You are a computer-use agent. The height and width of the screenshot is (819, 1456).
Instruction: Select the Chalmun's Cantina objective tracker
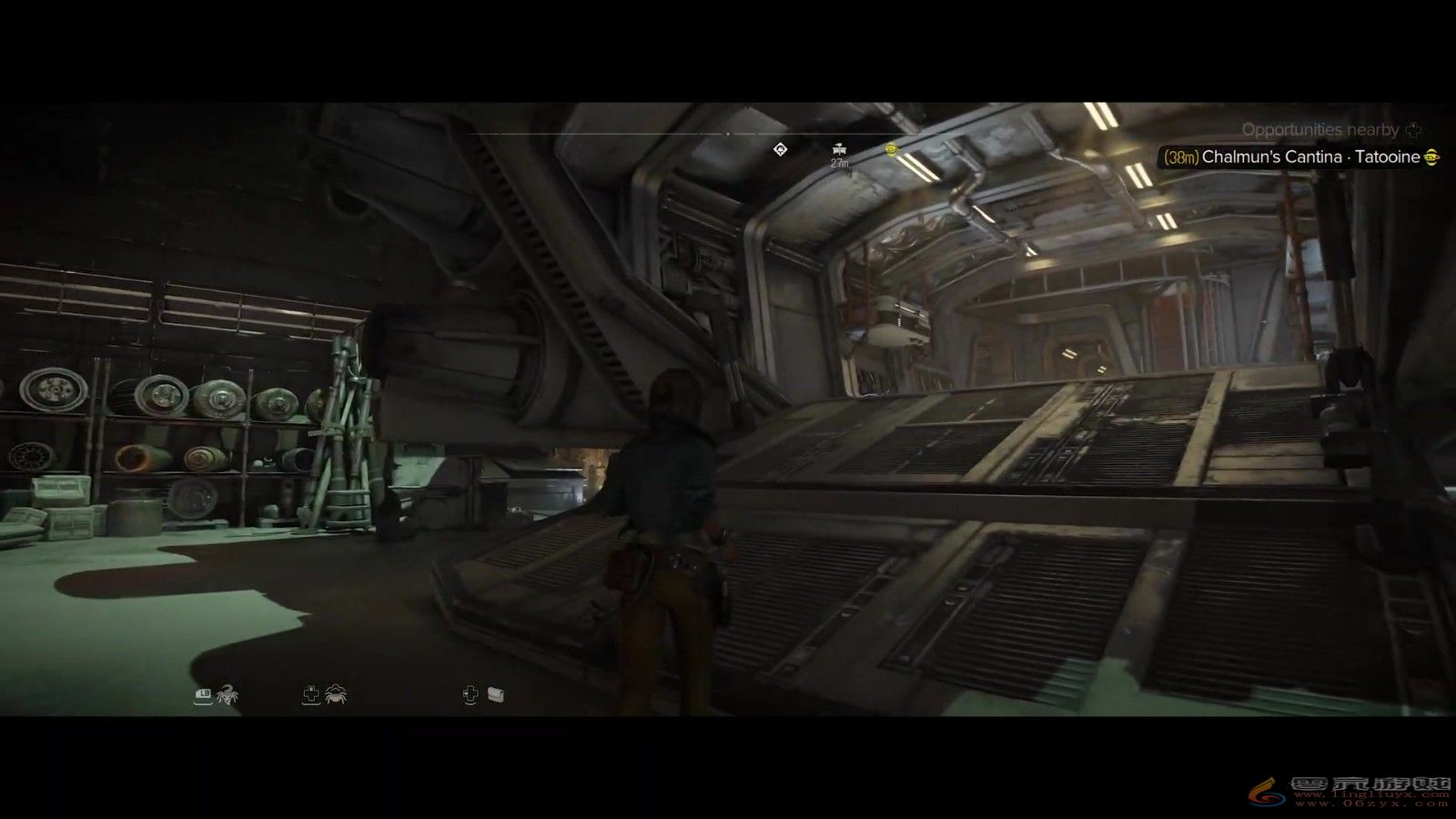pyautogui.click(x=1301, y=157)
